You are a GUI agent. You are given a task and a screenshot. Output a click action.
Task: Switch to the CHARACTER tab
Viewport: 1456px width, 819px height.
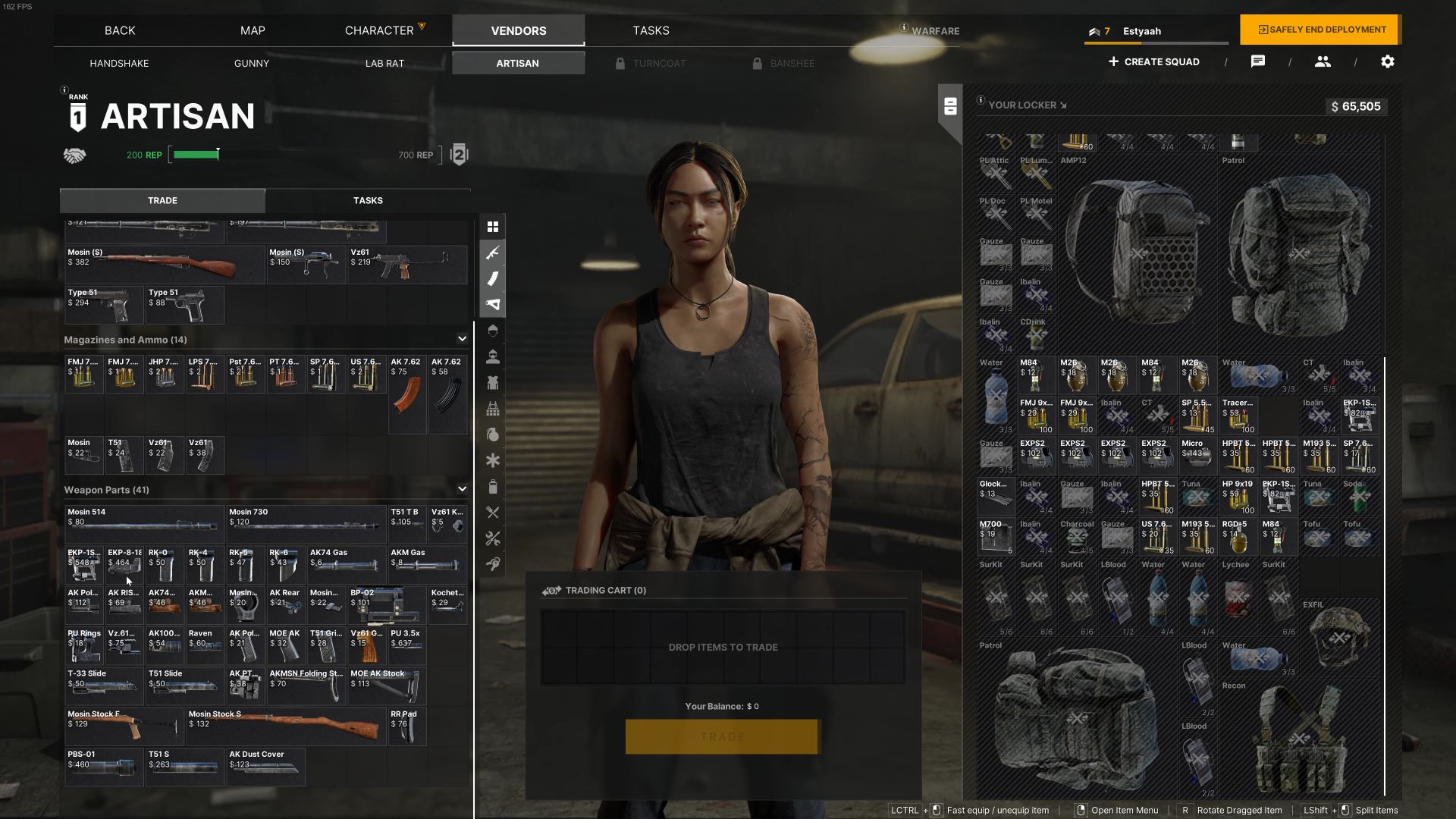click(x=379, y=30)
